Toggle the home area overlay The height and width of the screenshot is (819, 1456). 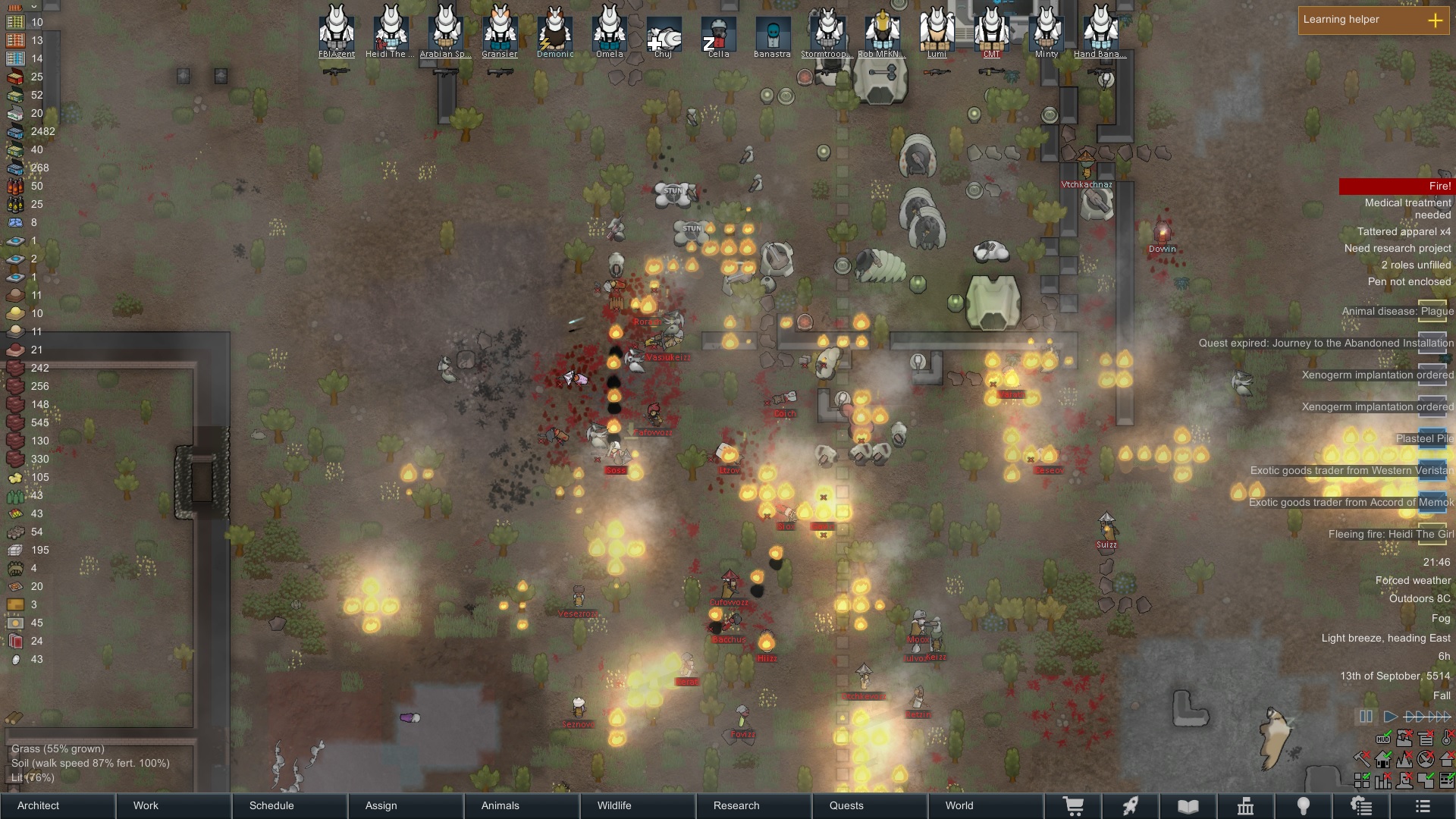pyautogui.click(x=1382, y=760)
